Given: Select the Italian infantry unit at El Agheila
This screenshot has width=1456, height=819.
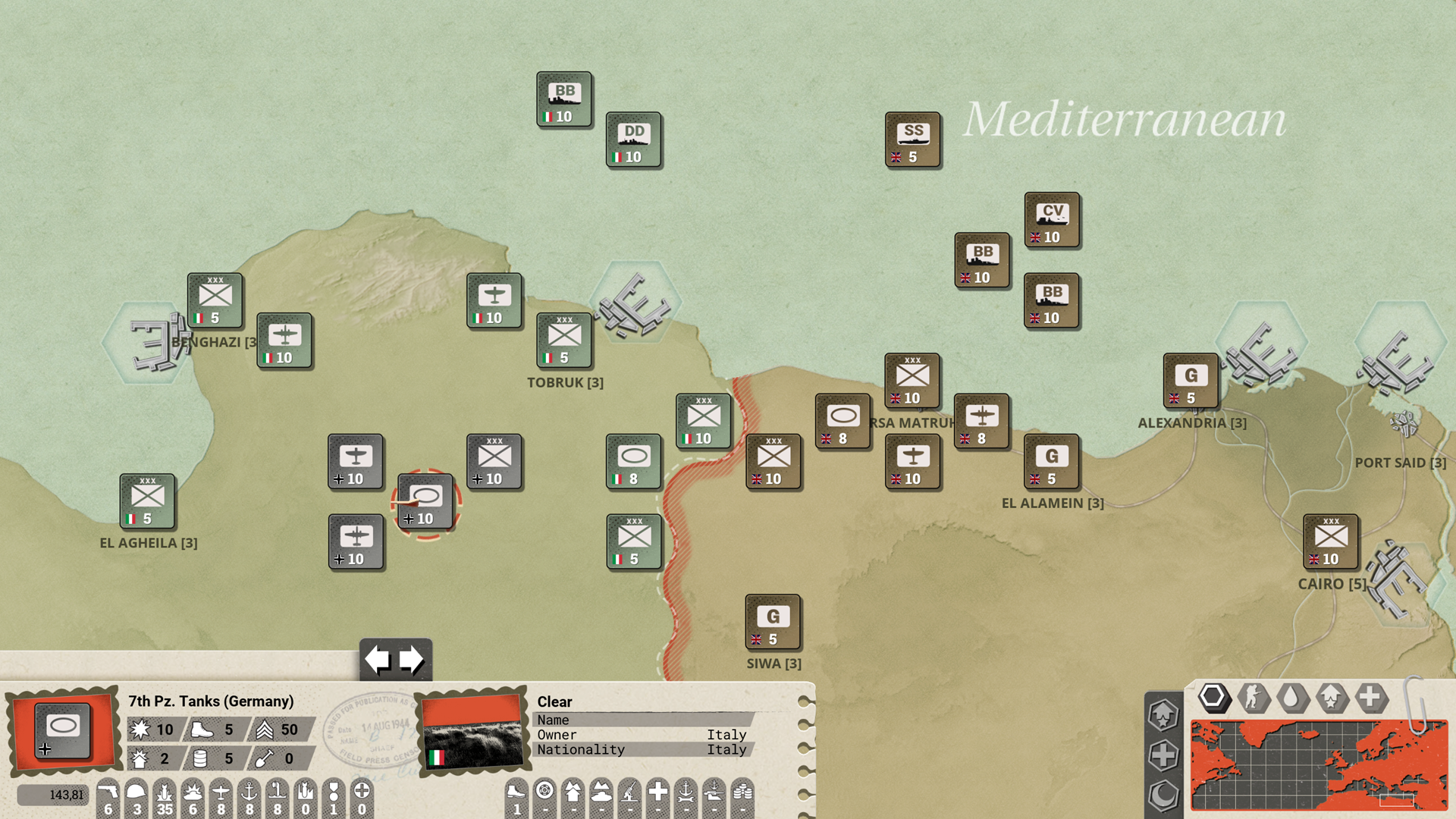Looking at the screenshot, I should point(147,502).
